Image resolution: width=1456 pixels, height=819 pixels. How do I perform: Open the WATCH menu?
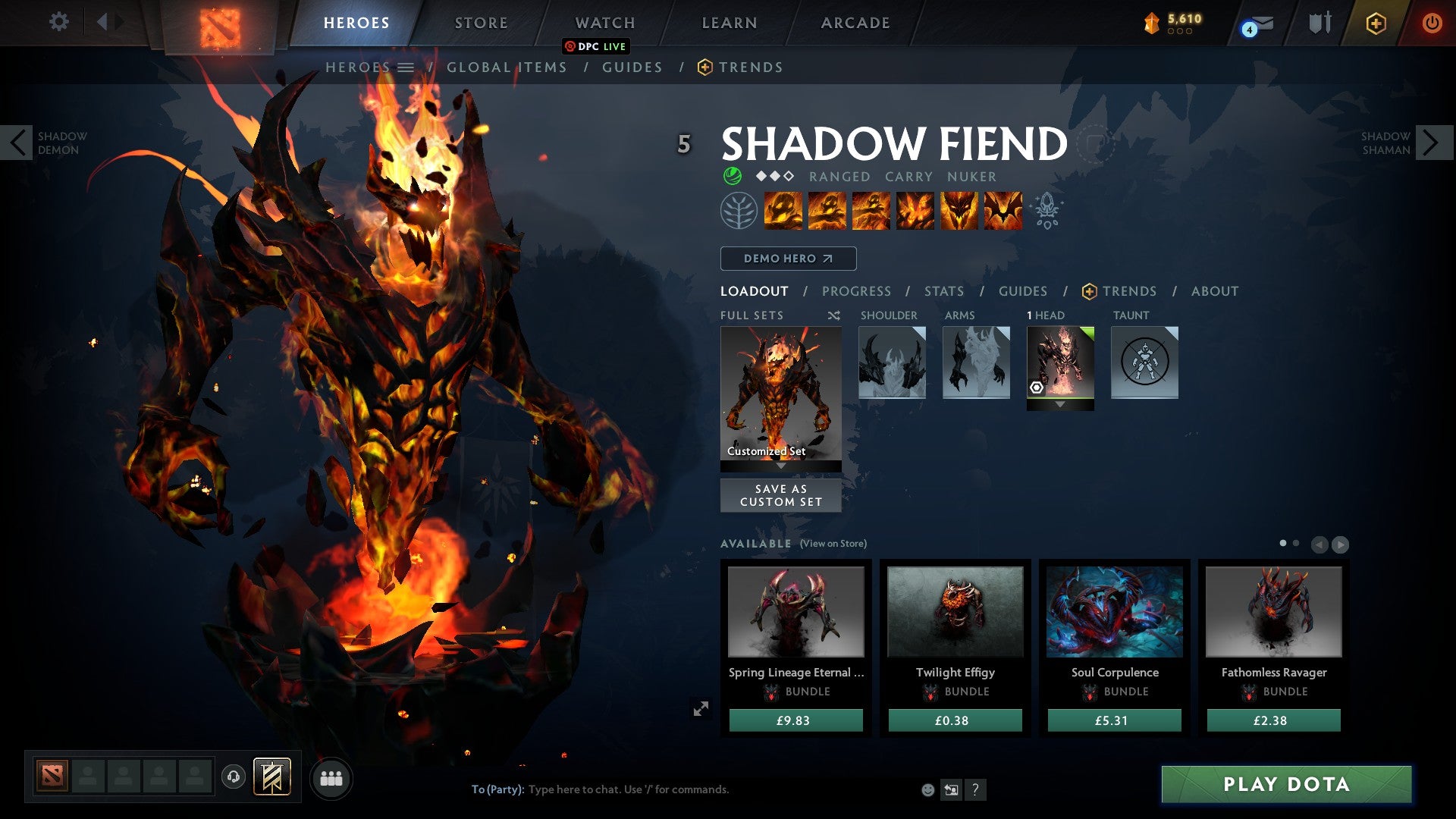point(604,22)
